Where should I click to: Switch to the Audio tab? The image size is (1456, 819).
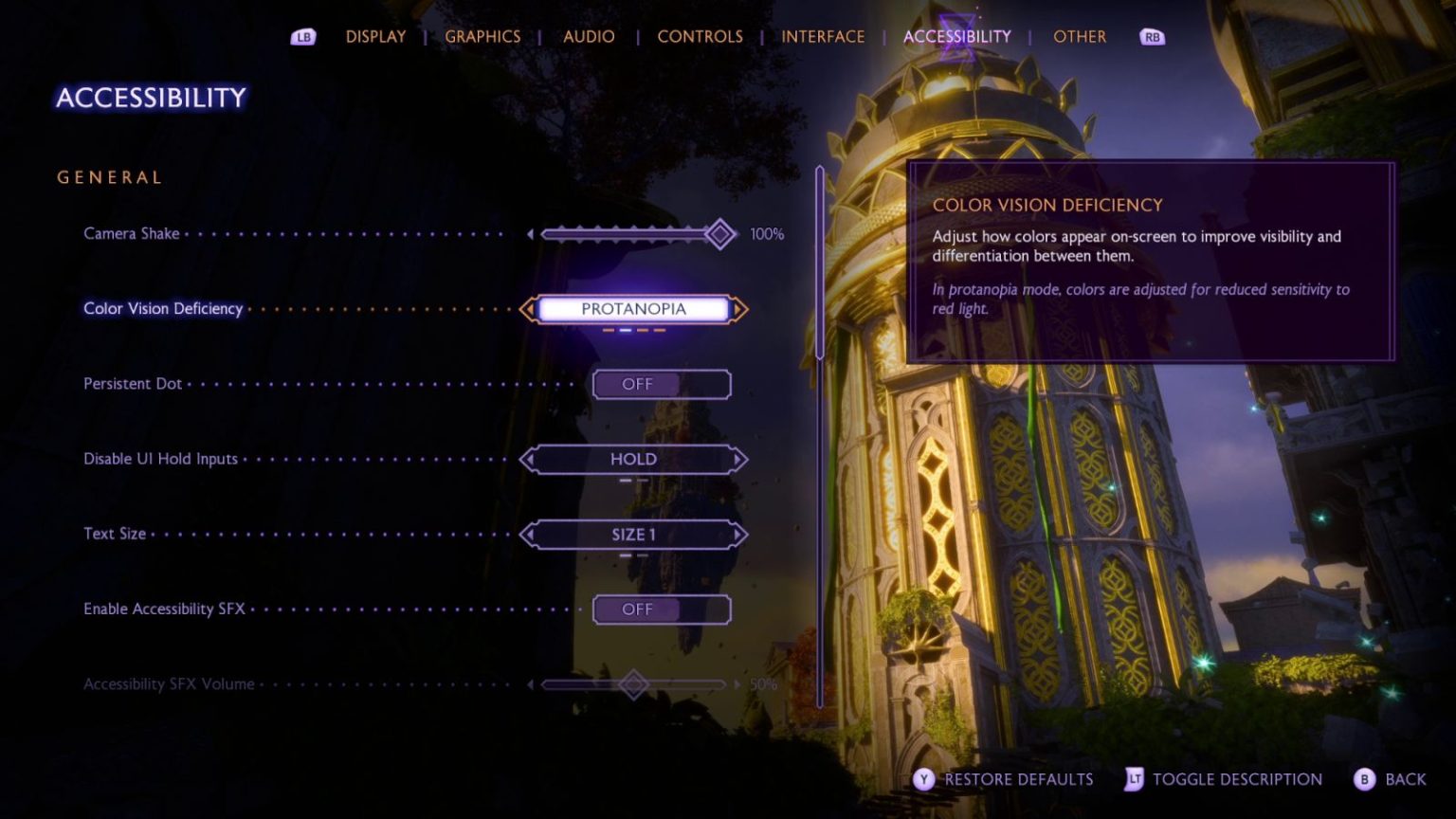589,36
